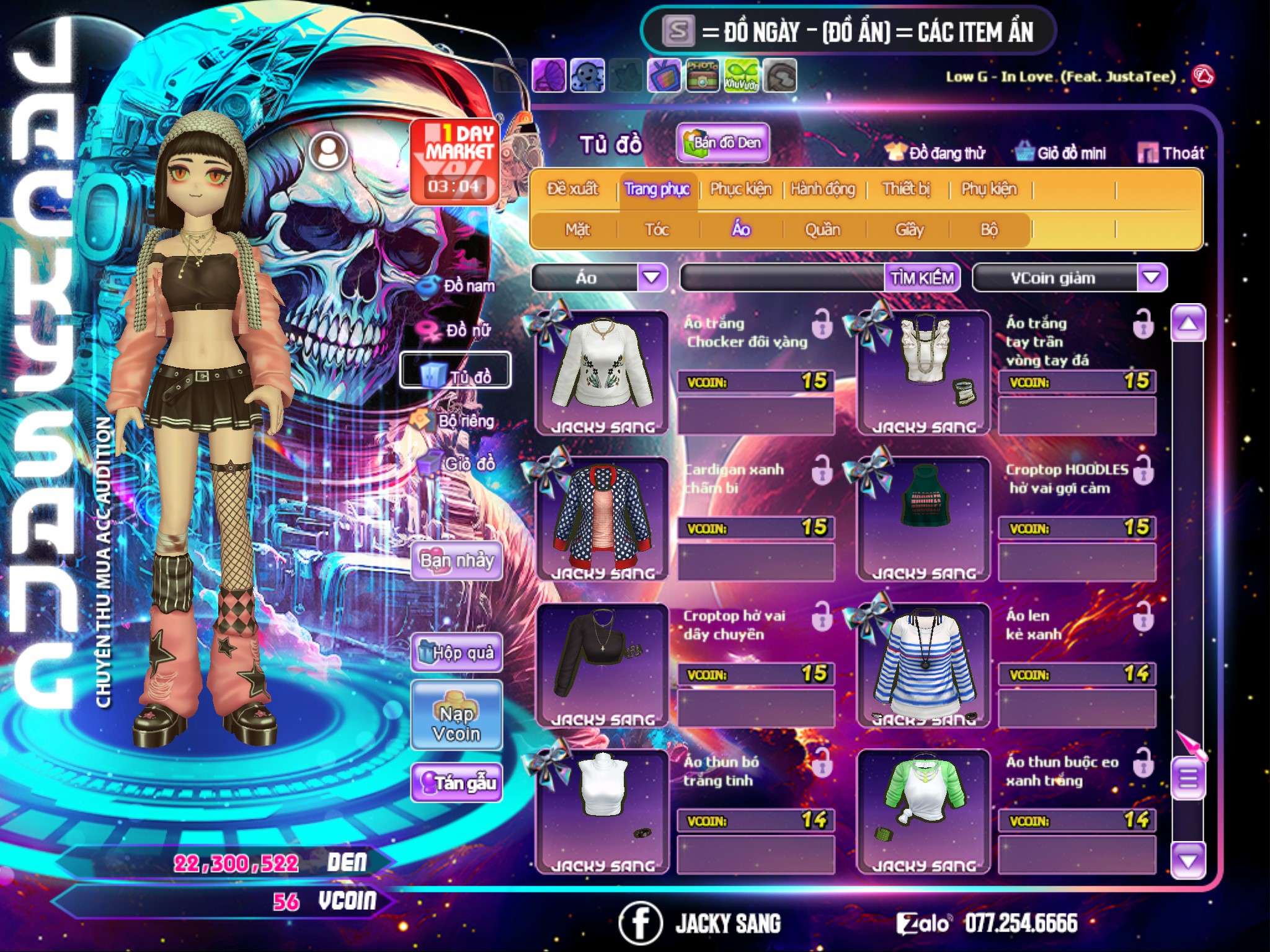The width and height of the screenshot is (1270, 952).
Task: Open the 1 Day Market icon
Action: coord(455,161)
